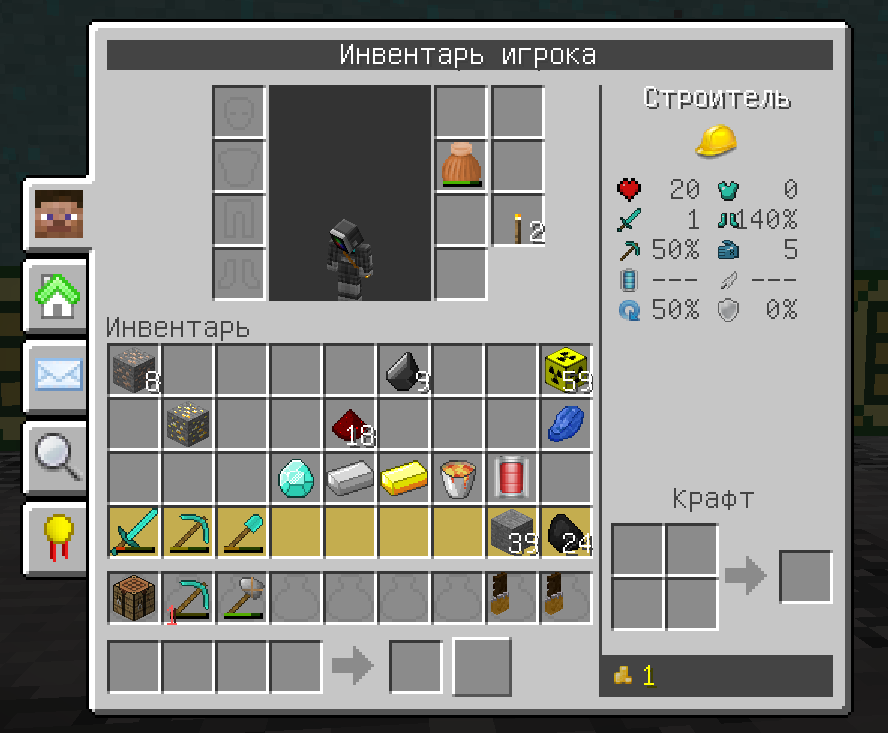Select the red canister item

[x=512, y=478]
